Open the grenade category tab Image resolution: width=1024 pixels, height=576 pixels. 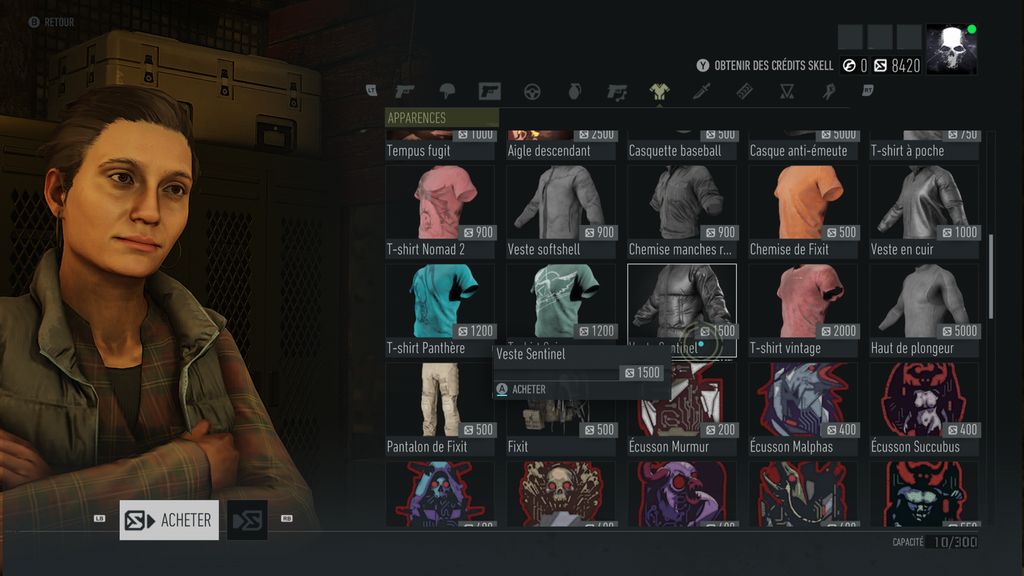(x=574, y=91)
